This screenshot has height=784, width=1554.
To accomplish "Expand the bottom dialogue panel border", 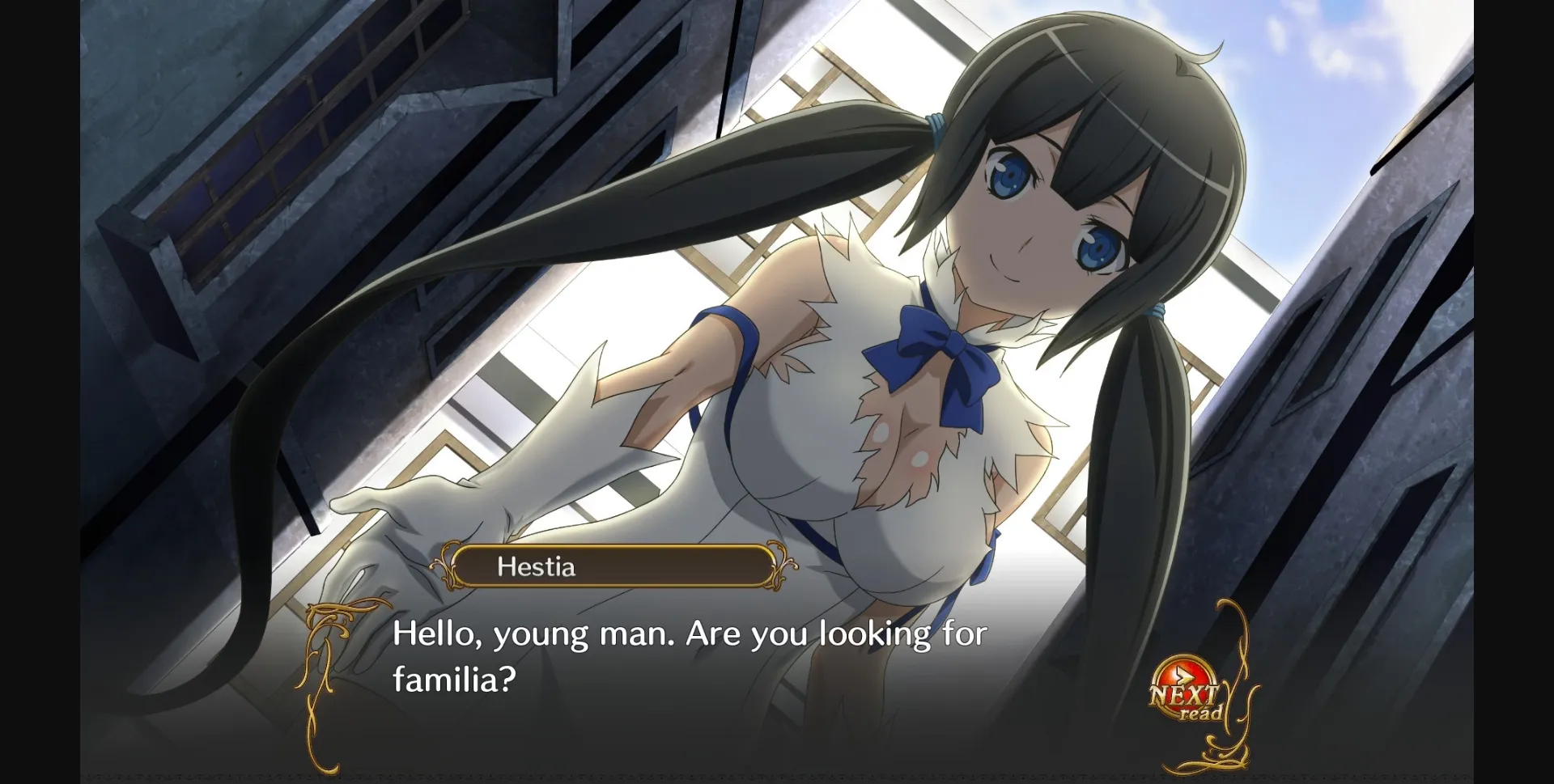I will (x=777, y=773).
